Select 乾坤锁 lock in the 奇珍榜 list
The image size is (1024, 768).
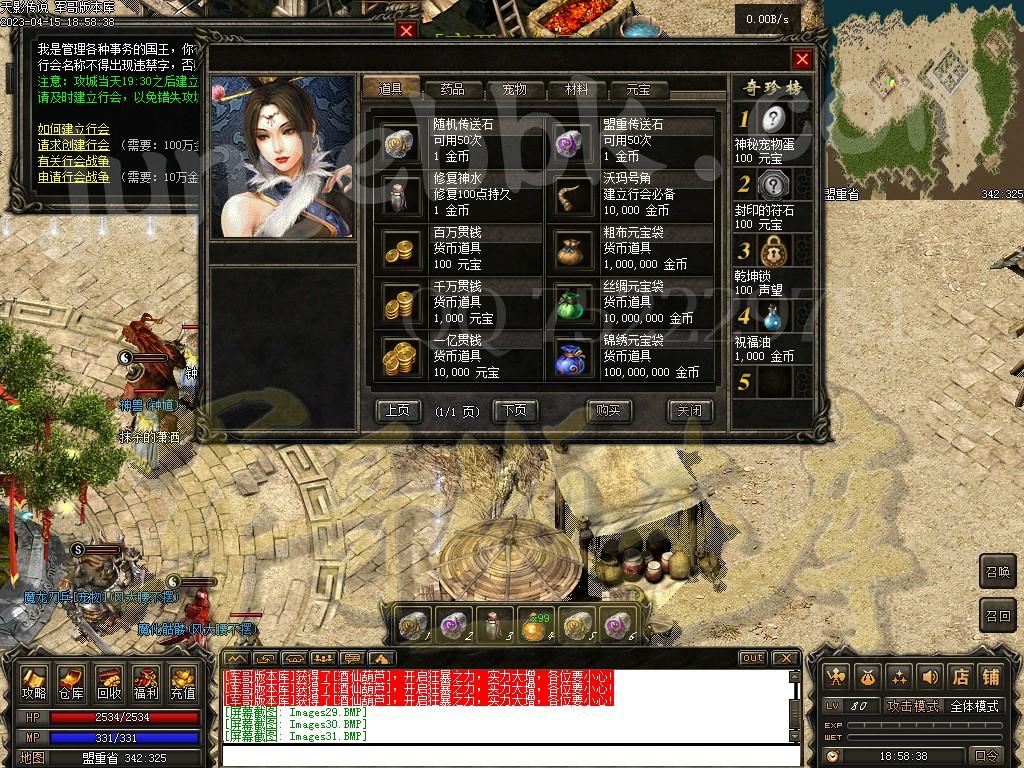click(774, 250)
